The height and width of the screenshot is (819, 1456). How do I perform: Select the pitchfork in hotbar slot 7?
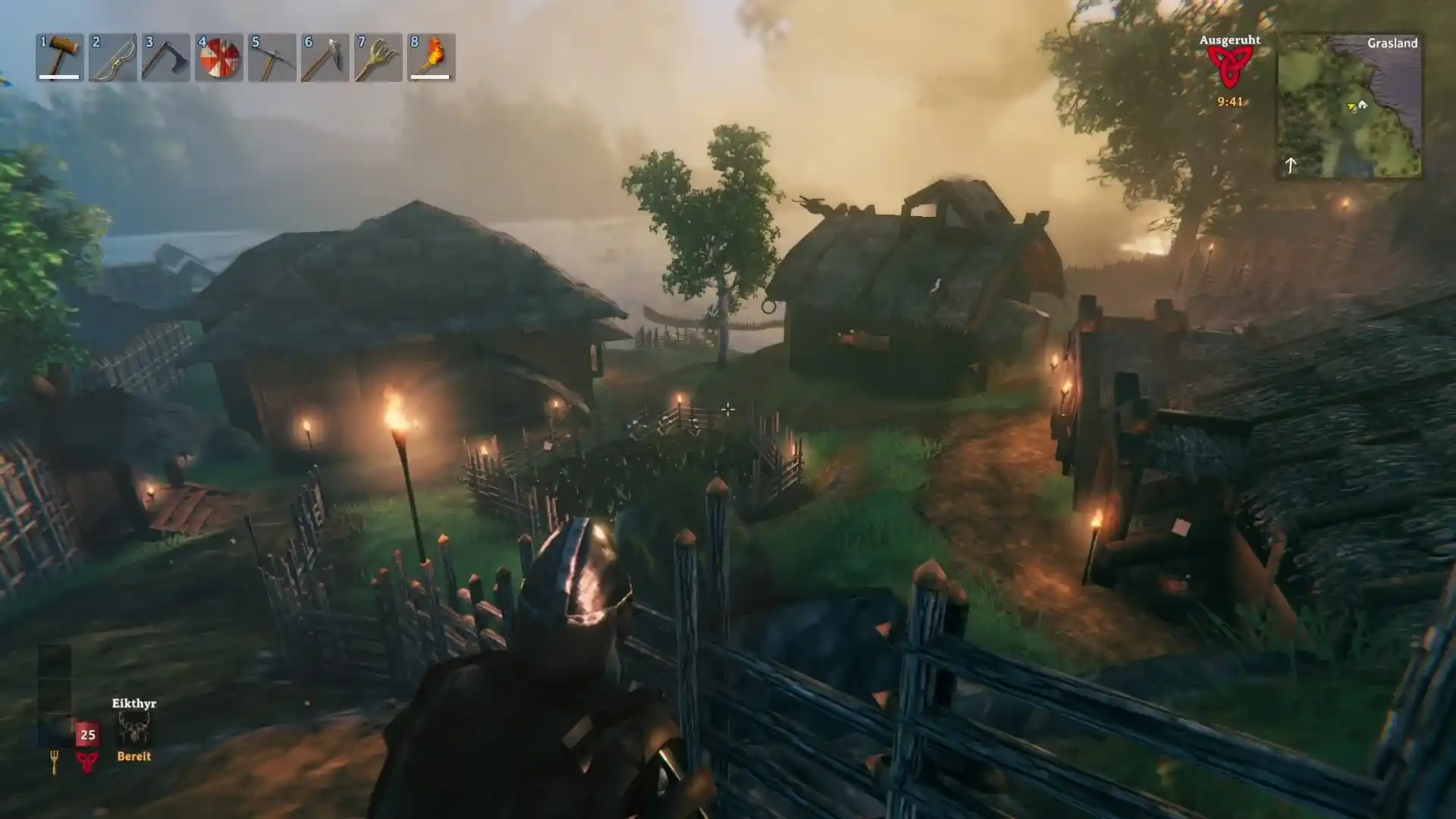click(376, 57)
